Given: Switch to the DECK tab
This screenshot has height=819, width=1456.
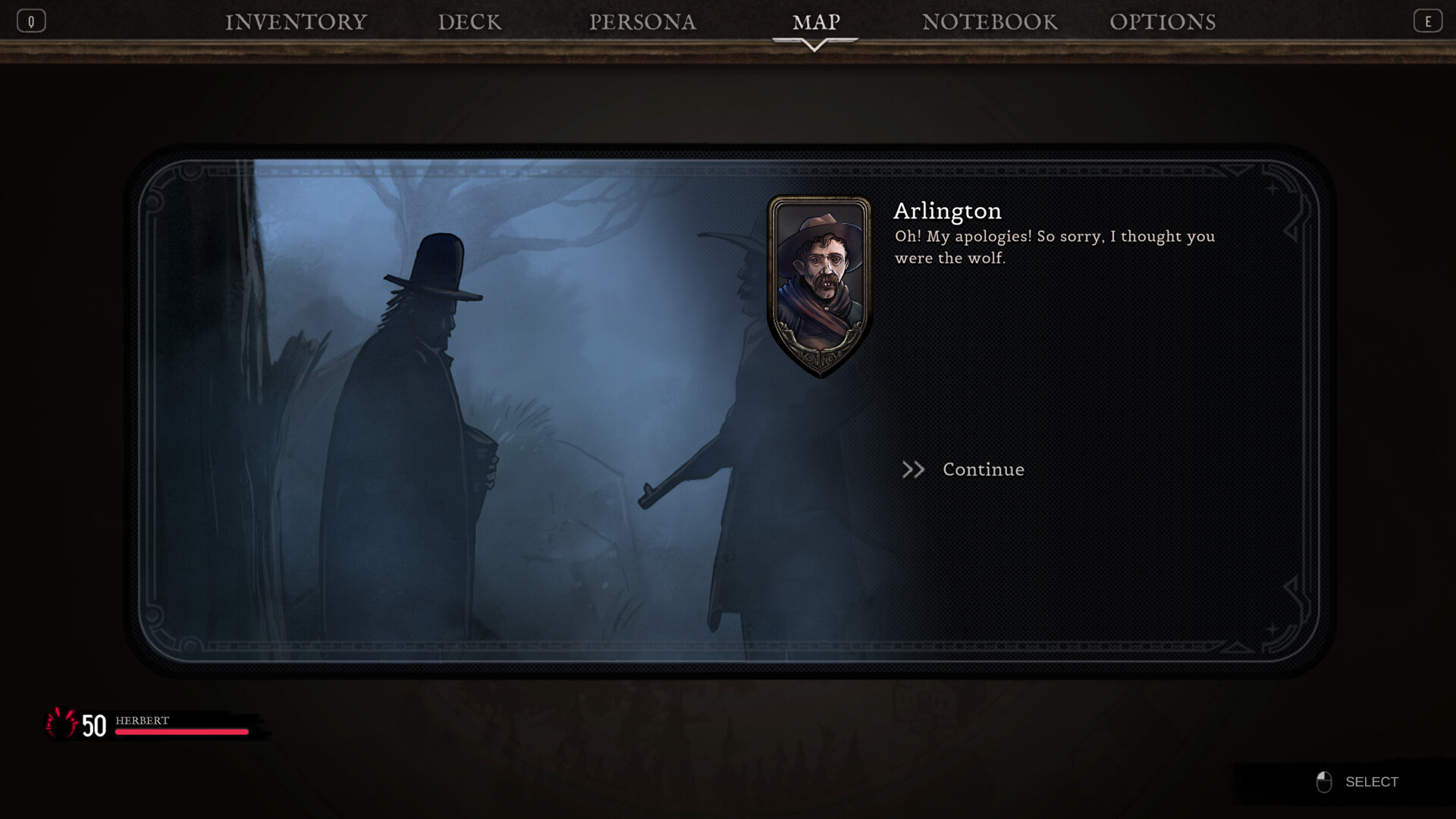Looking at the screenshot, I should (x=469, y=22).
